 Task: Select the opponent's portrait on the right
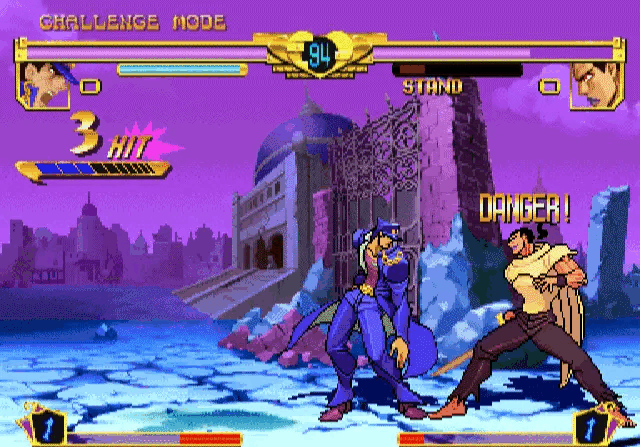[596, 84]
